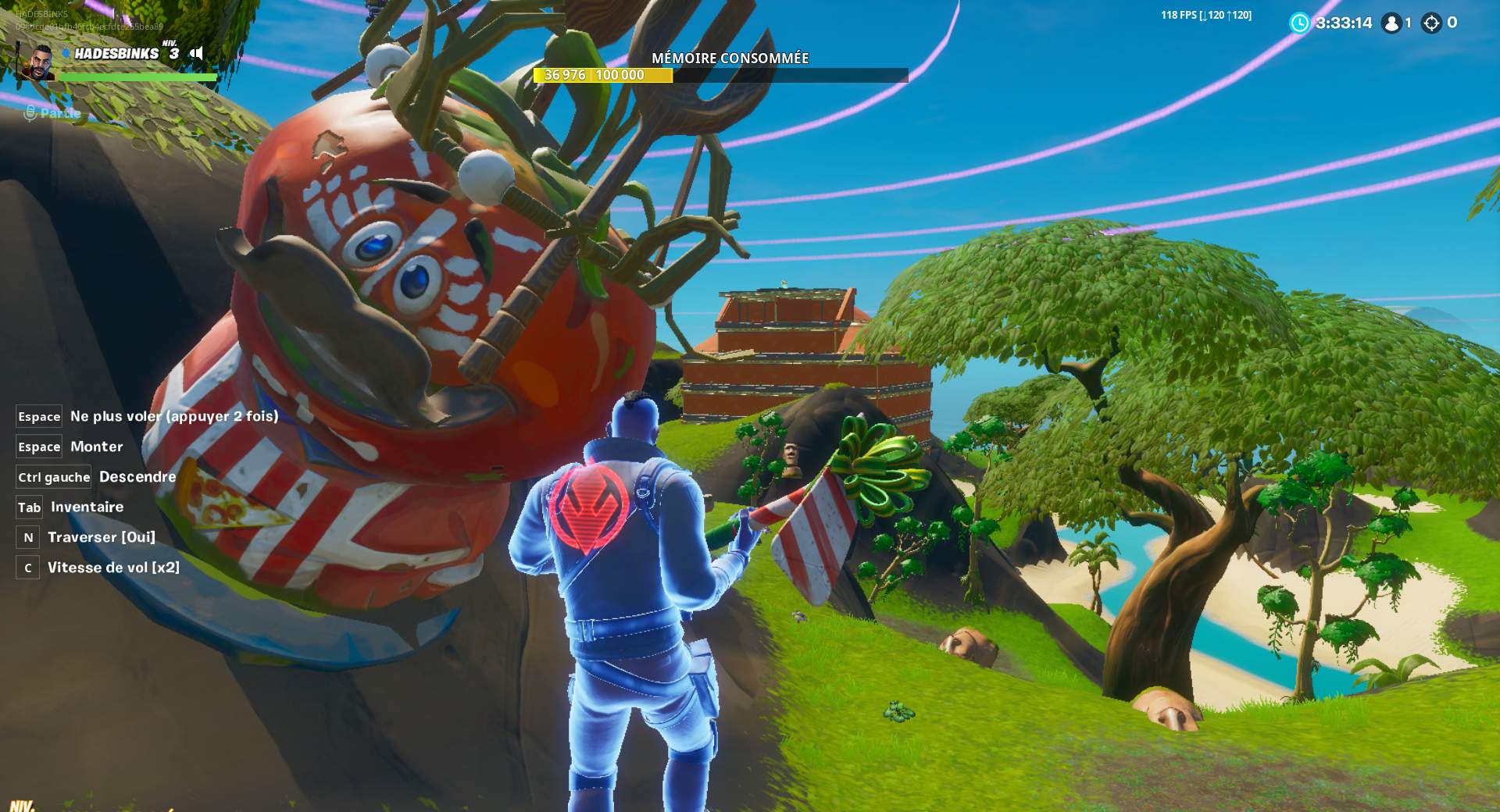This screenshot has height=812, width=1500.
Task: Toggle the speaker icon beside HADESBINKS
Action: click(x=197, y=53)
